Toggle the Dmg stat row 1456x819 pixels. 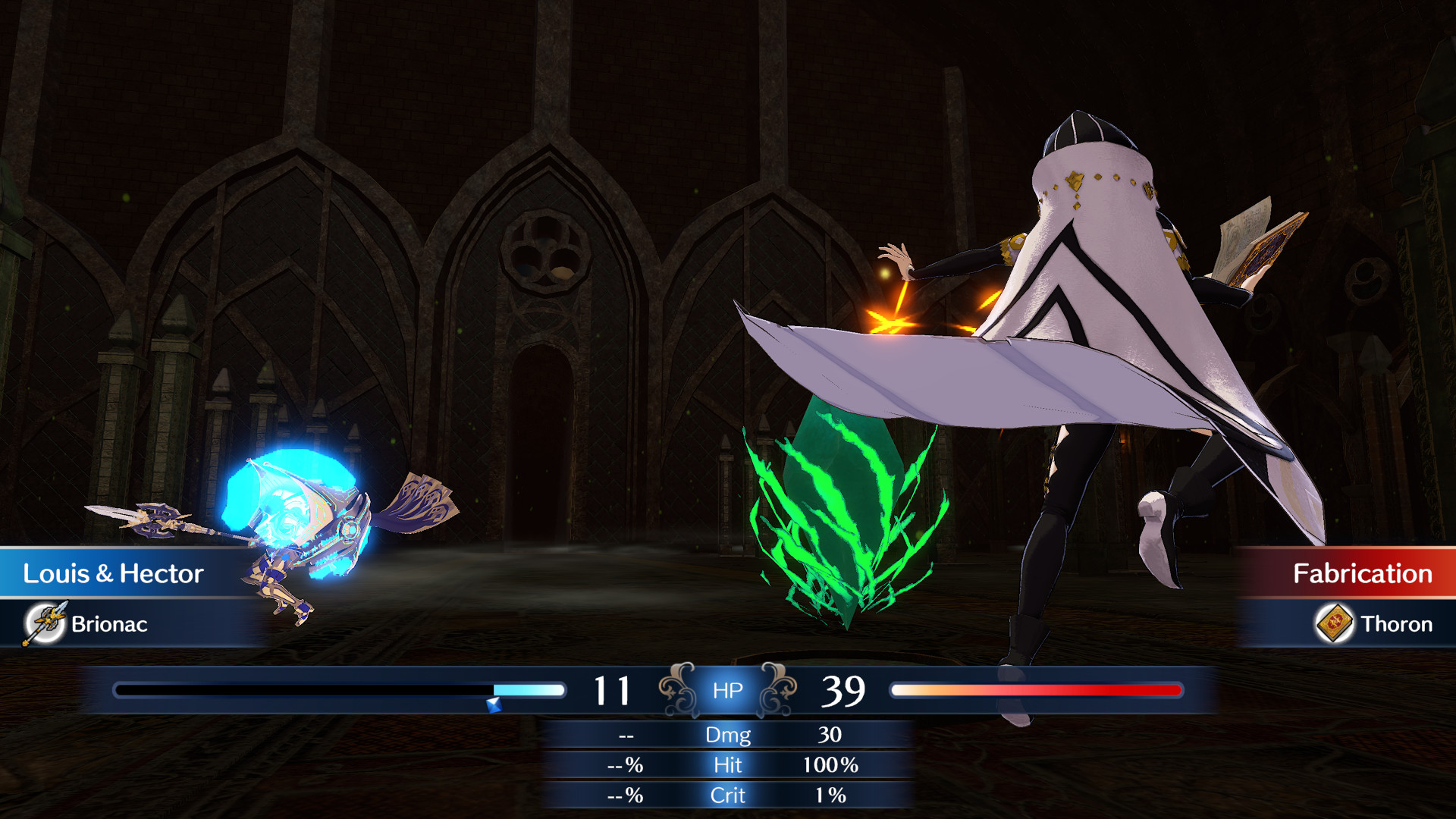click(726, 735)
